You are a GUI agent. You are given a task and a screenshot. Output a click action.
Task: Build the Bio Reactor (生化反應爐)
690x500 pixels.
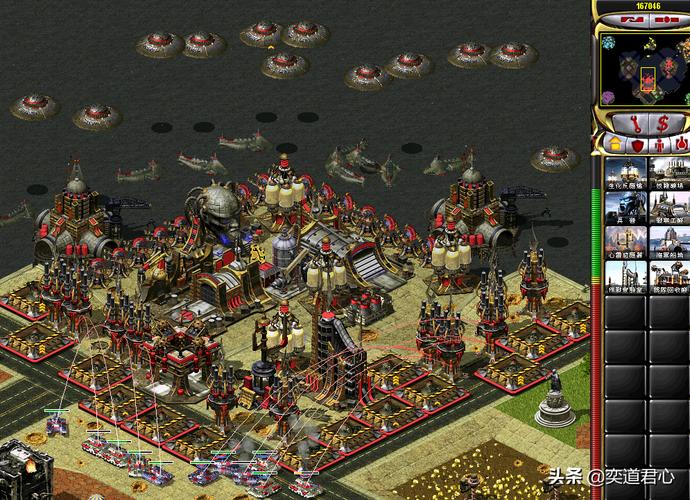point(625,173)
